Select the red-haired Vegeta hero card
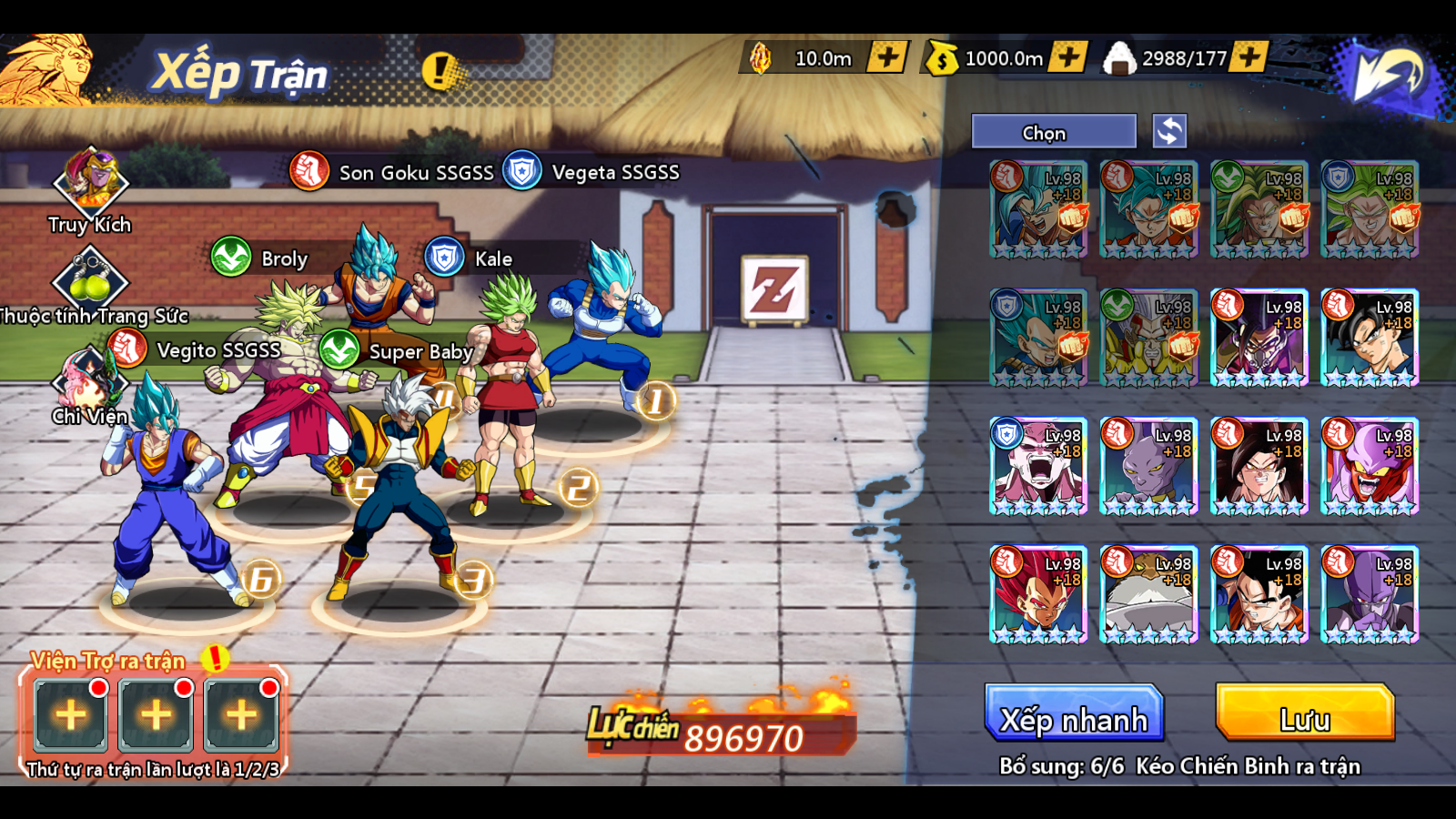This screenshot has height=819, width=1456. (1038, 594)
